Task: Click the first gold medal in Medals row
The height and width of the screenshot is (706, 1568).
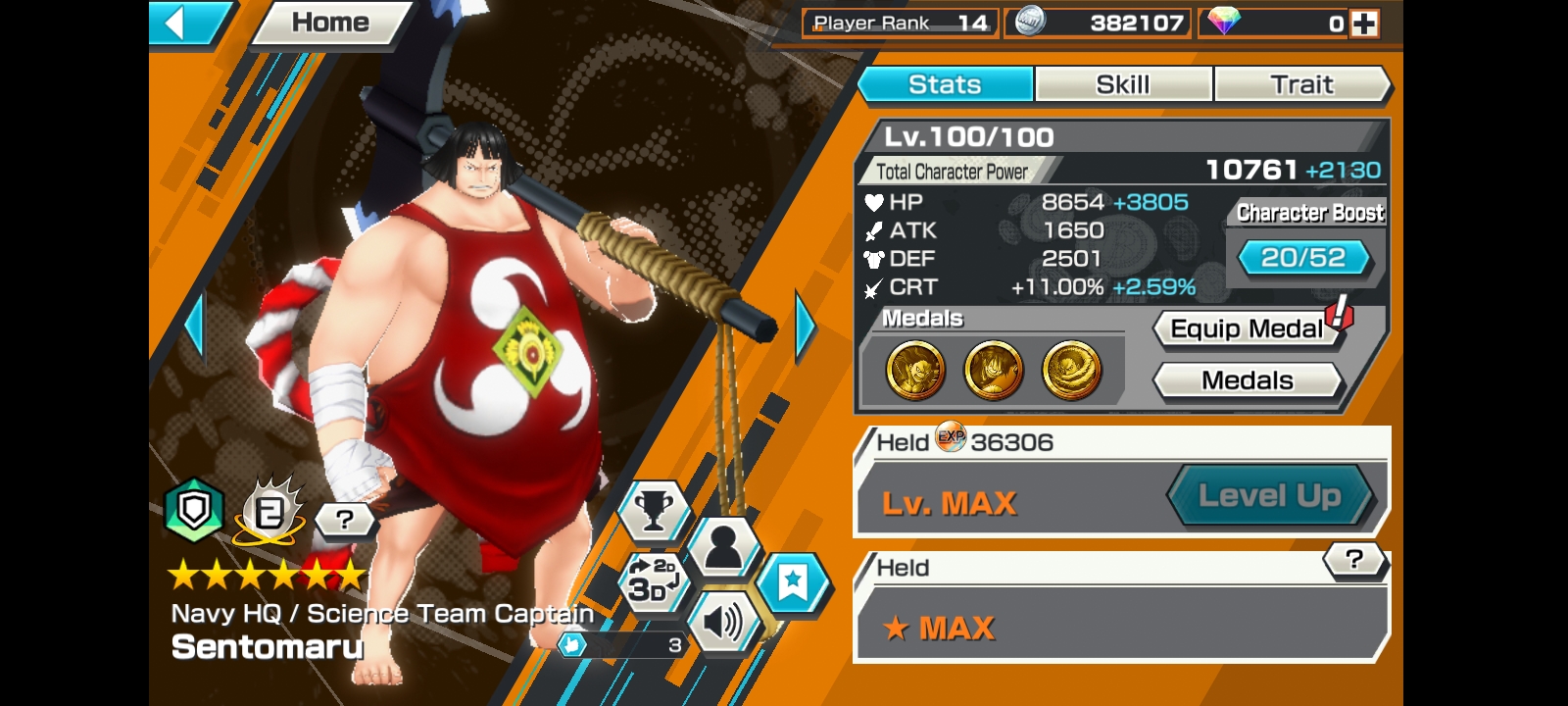Action: pos(914,368)
